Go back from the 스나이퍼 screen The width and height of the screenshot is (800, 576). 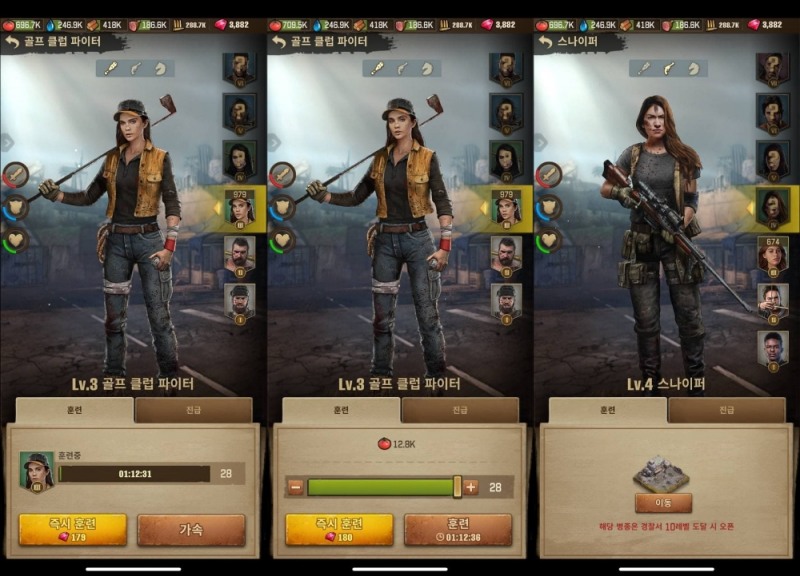click(546, 41)
